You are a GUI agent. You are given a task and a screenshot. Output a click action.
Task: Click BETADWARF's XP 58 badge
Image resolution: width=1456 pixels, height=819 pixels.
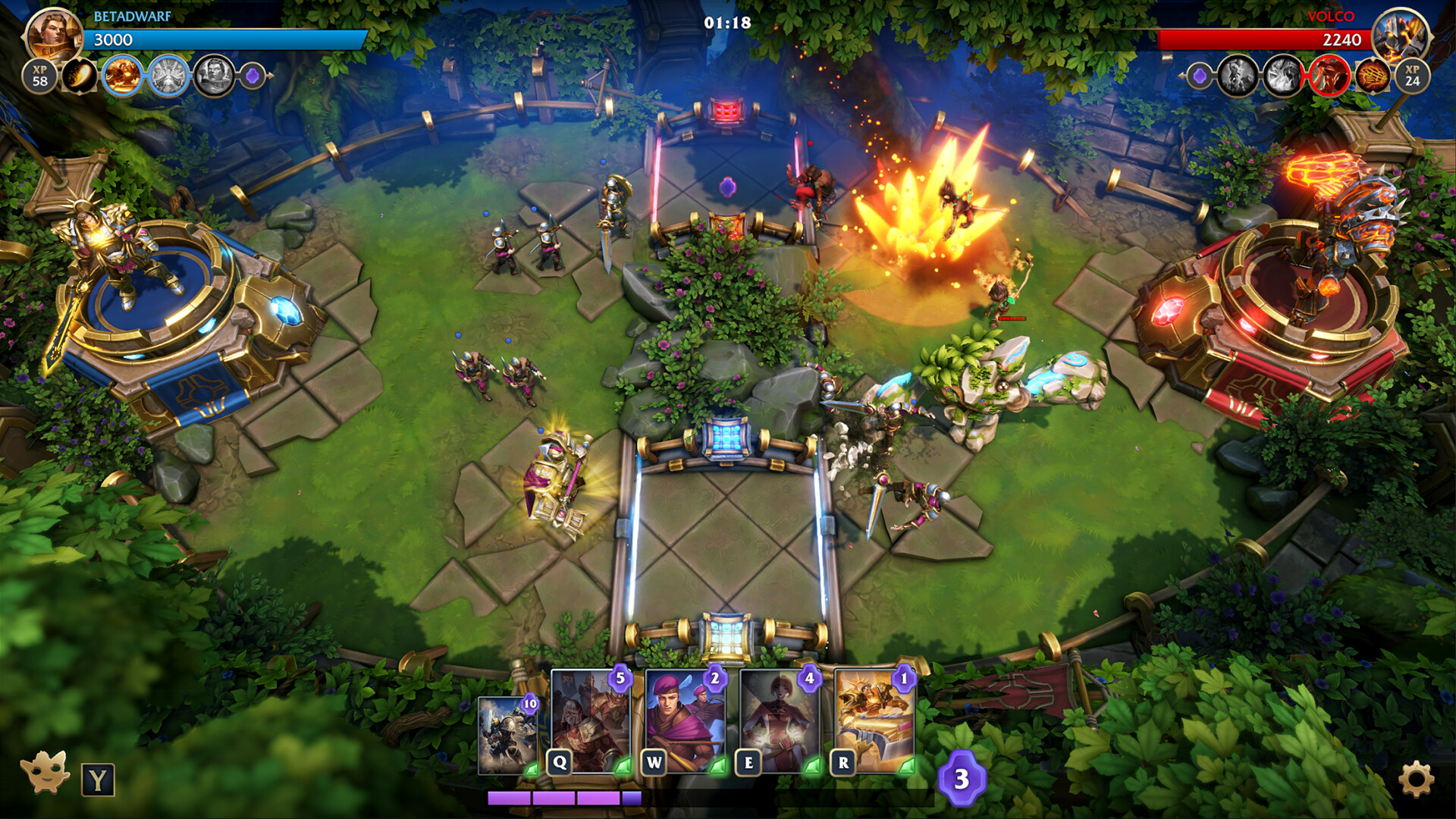(x=42, y=76)
